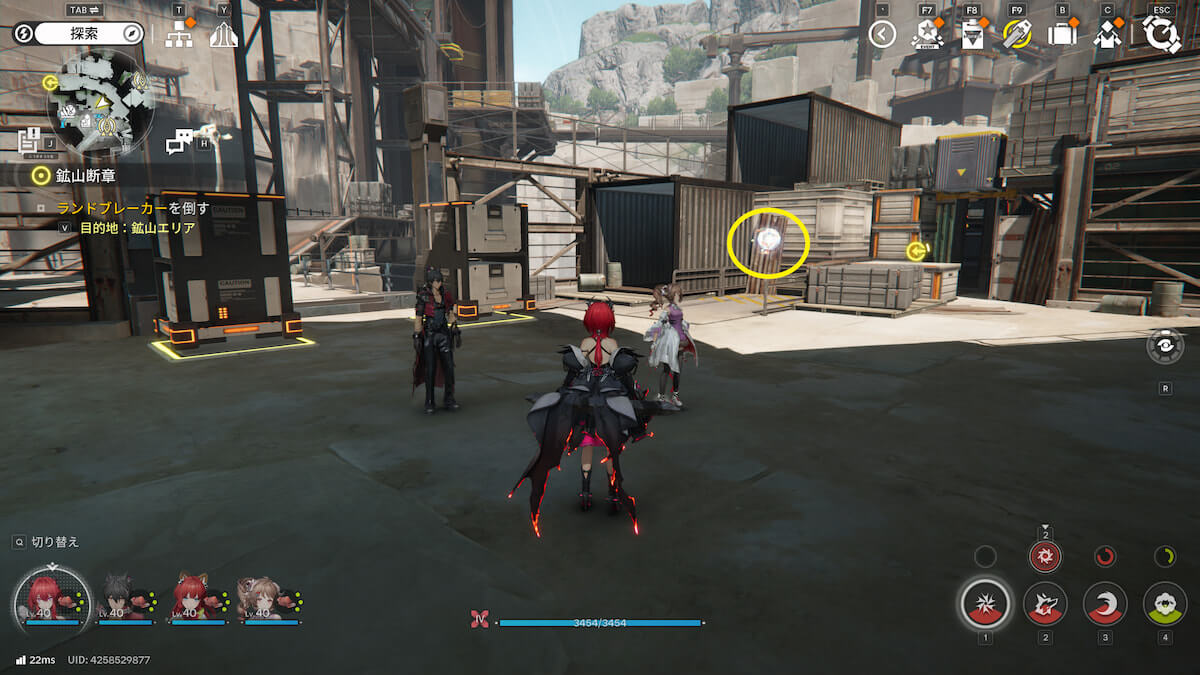
Task: Open the mission log document icon
Action: pyautogui.click(x=28, y=141)
